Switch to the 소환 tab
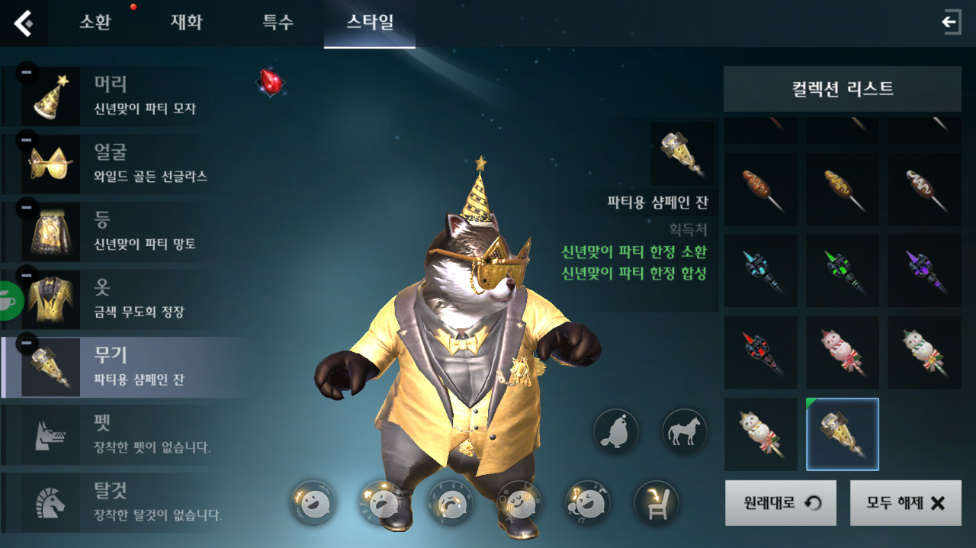This screenshot has width=976, height=548. tap(95, 23)
